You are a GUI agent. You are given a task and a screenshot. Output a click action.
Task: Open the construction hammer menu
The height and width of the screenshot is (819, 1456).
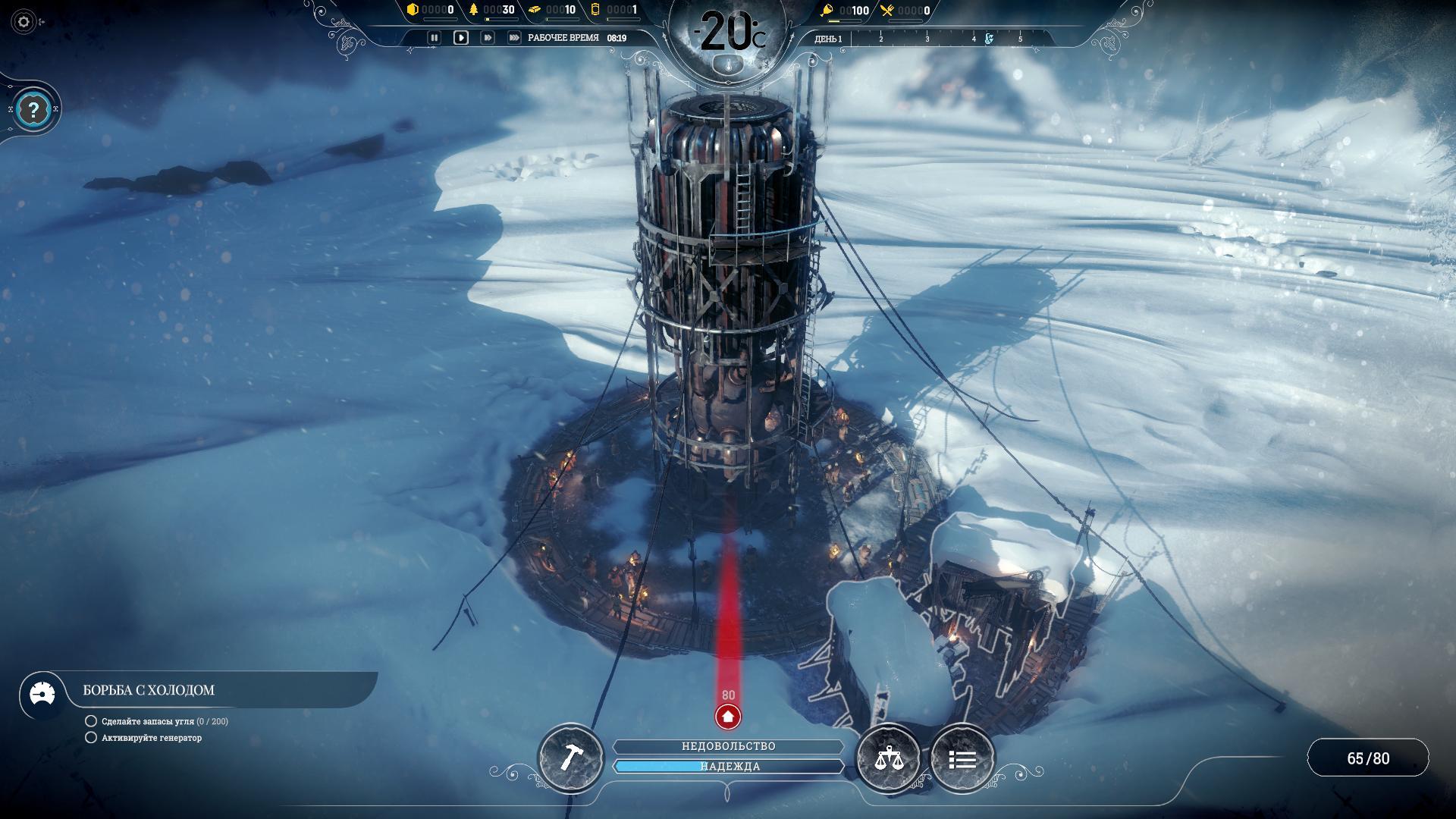point(570,758)
